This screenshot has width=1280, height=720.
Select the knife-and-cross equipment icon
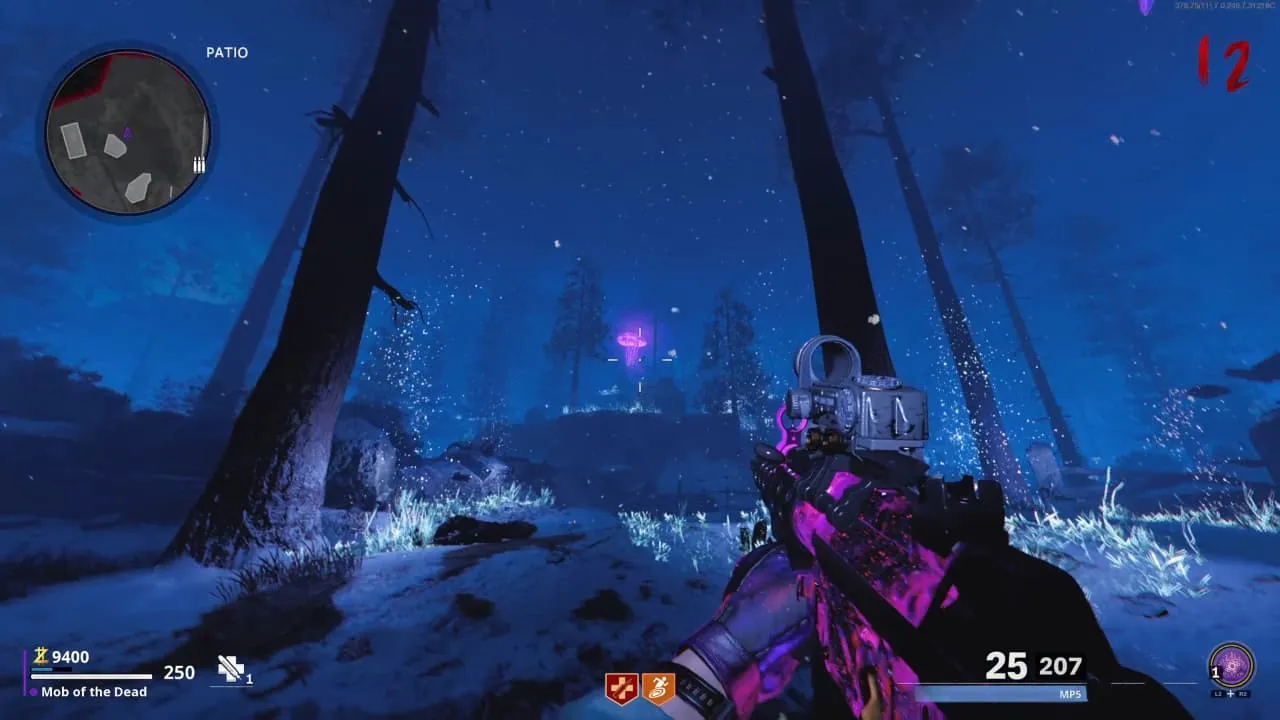[231, 669]
